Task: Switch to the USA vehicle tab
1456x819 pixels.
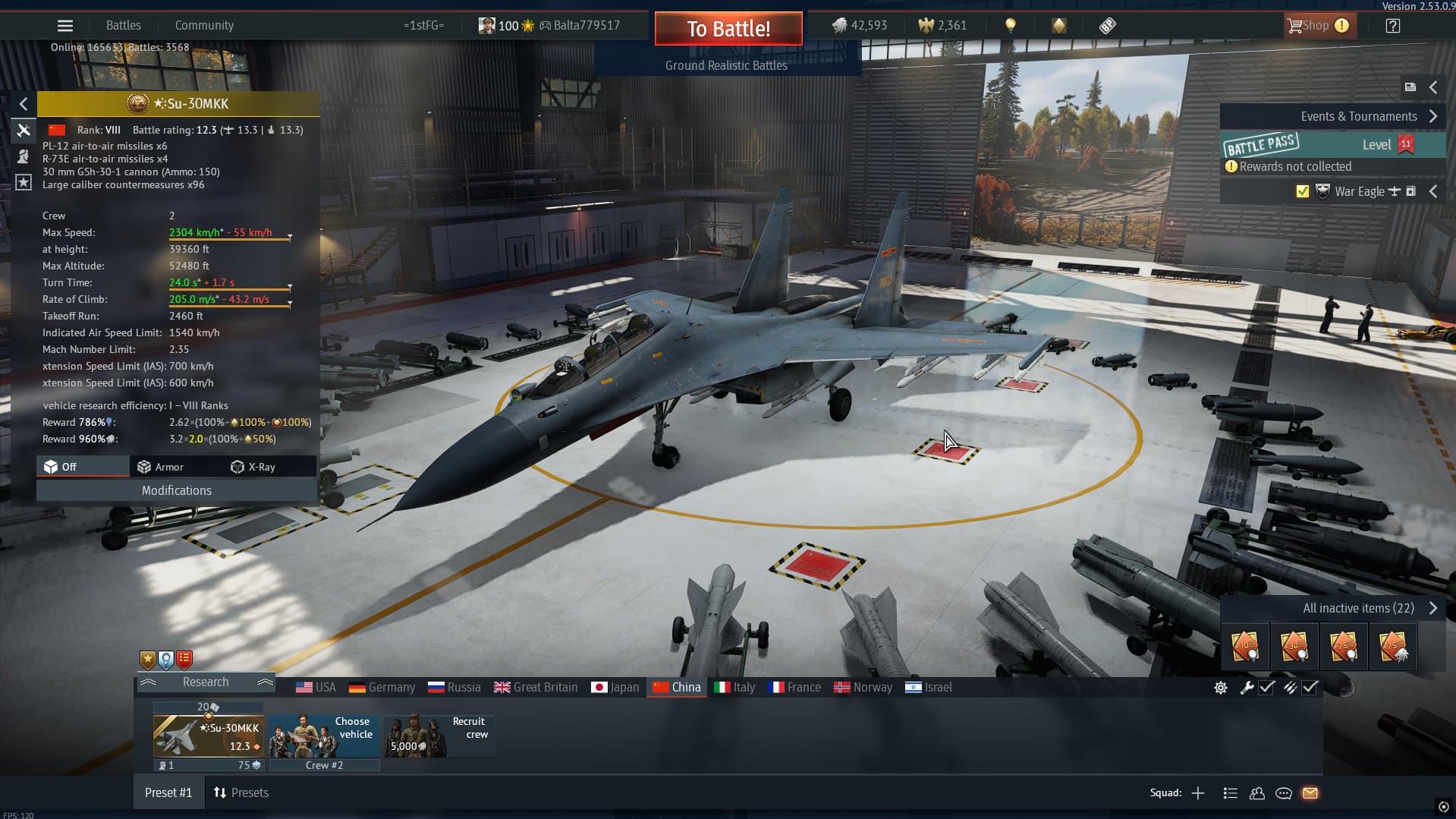Action: [316, 688]
